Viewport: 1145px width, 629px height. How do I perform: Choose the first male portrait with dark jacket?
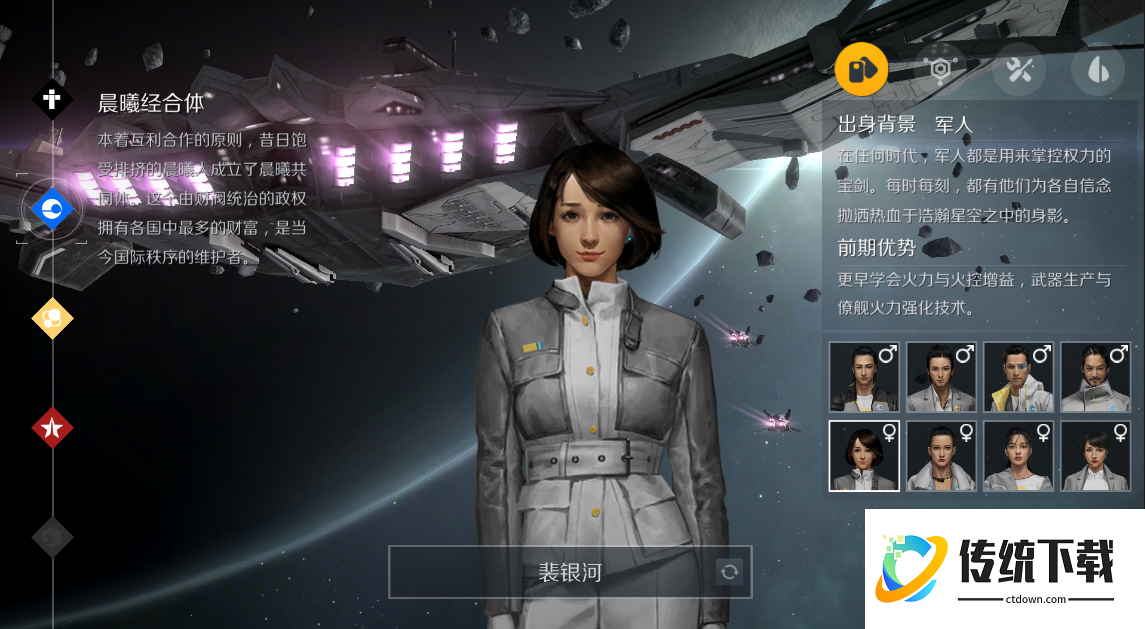(864, 377)
